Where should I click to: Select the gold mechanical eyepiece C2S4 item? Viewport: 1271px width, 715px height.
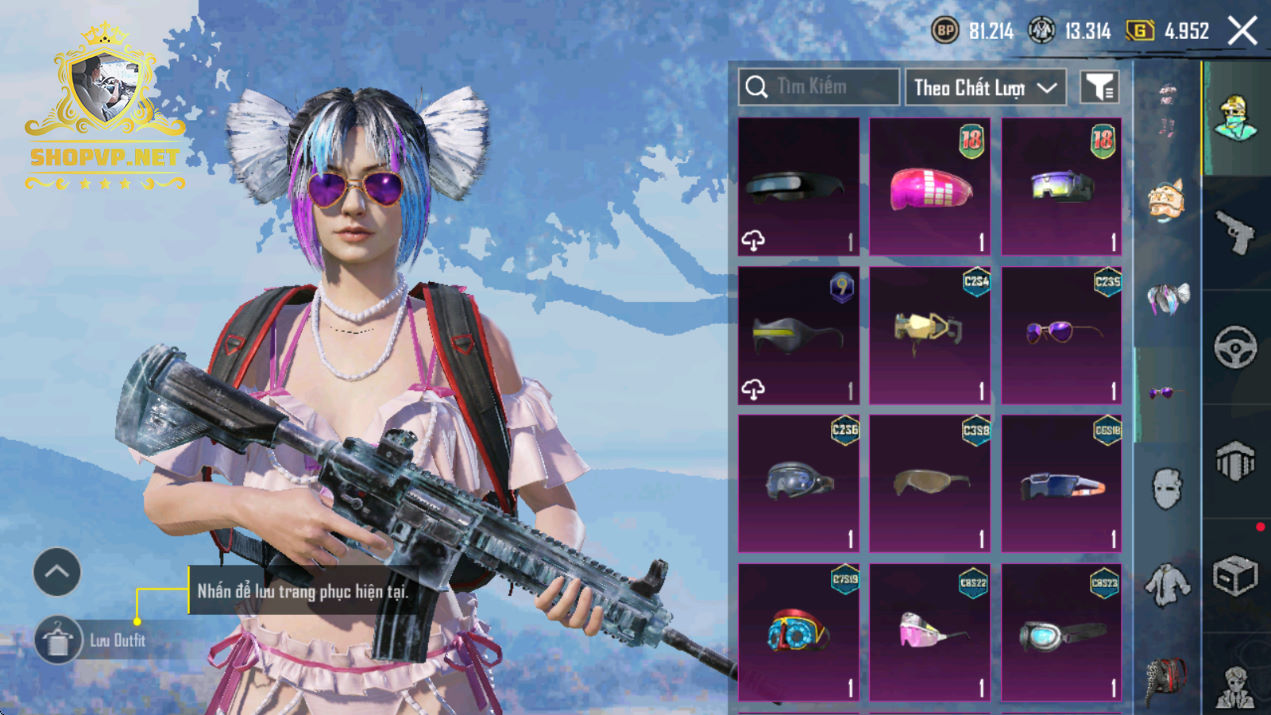point(929,335)
